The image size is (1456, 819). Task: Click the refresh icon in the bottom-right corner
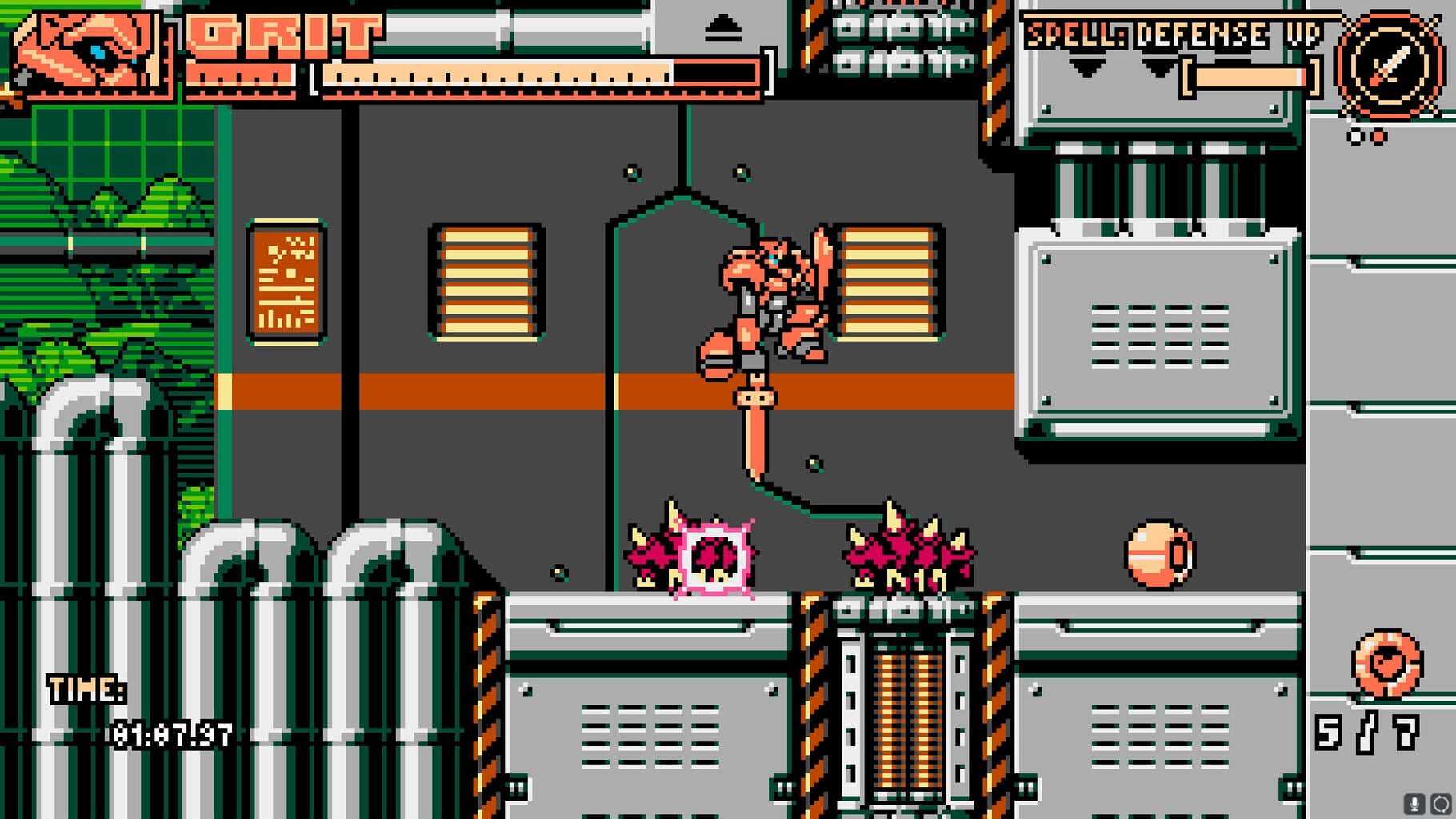1440,805
